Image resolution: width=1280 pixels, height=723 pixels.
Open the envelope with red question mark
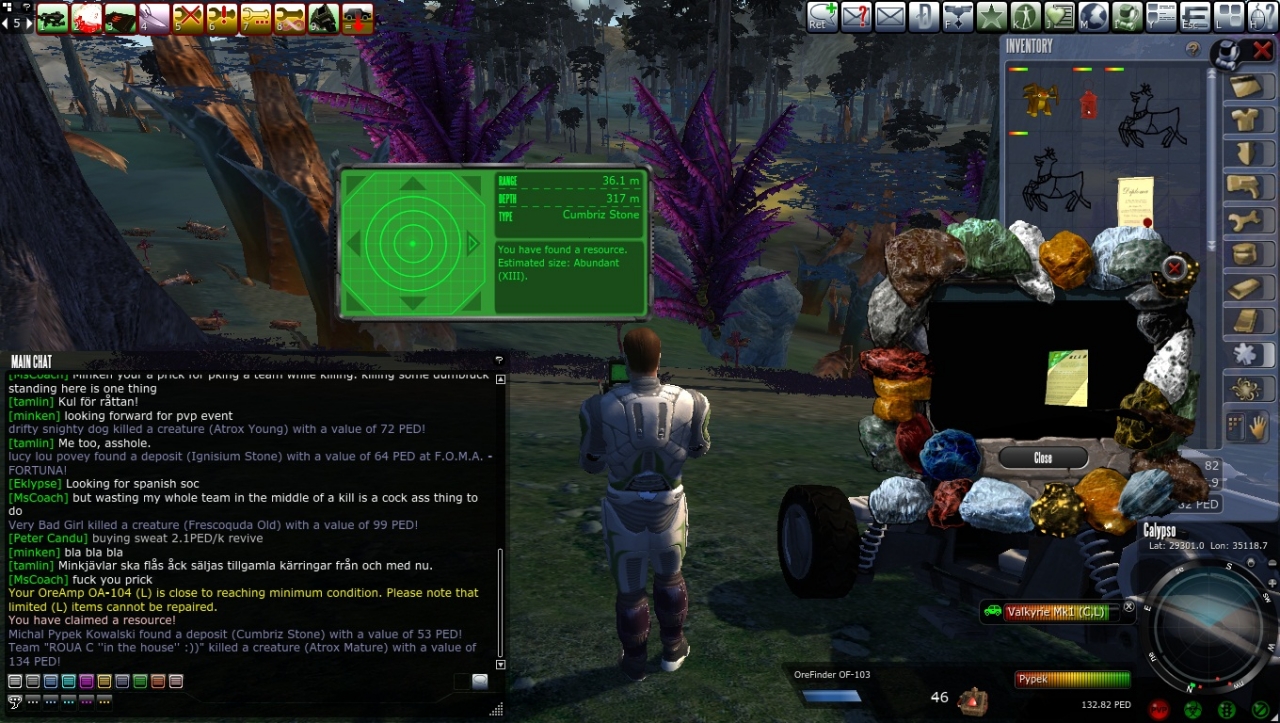[x=856, y=17]
